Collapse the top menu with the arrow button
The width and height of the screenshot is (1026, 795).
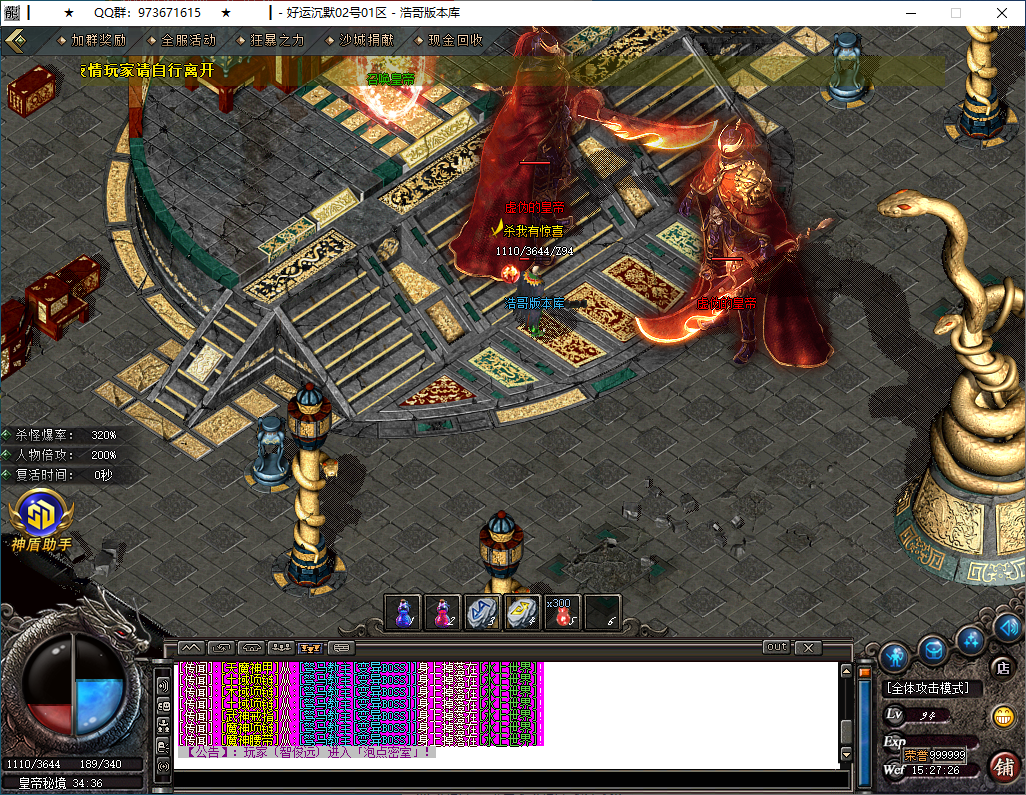pos(16,41)
